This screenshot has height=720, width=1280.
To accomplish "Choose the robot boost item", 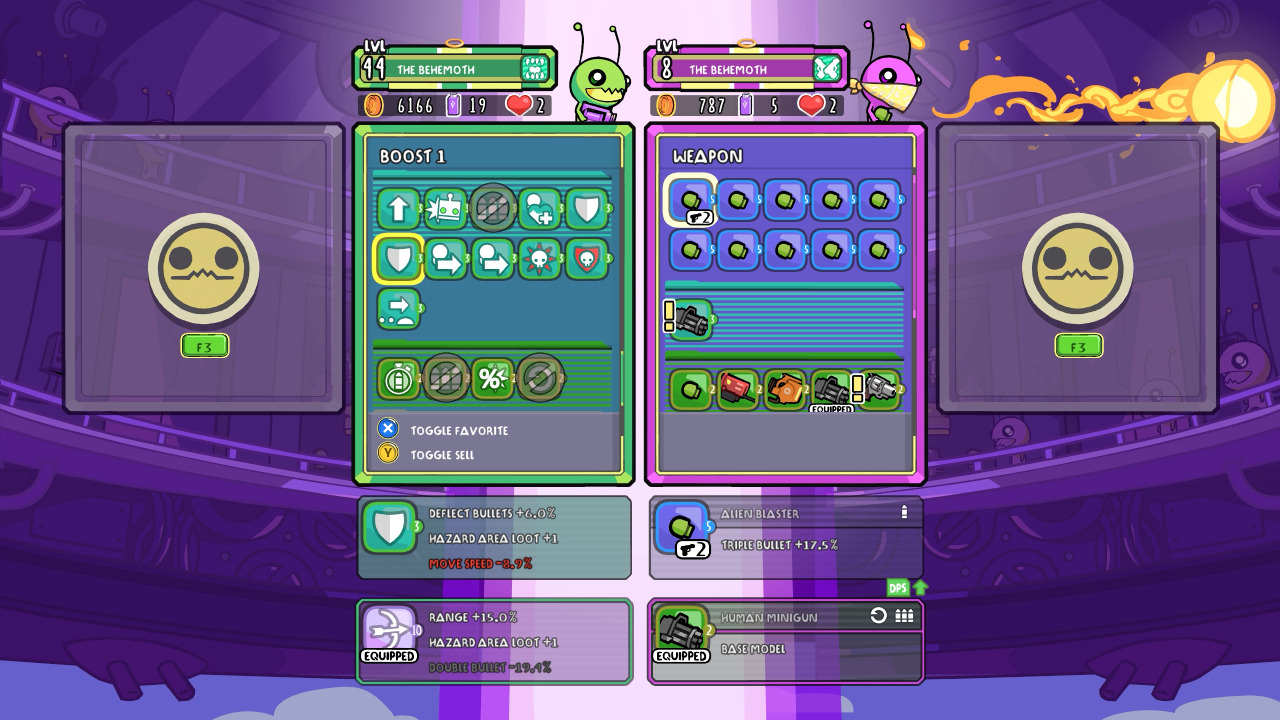I will (446, 209).
